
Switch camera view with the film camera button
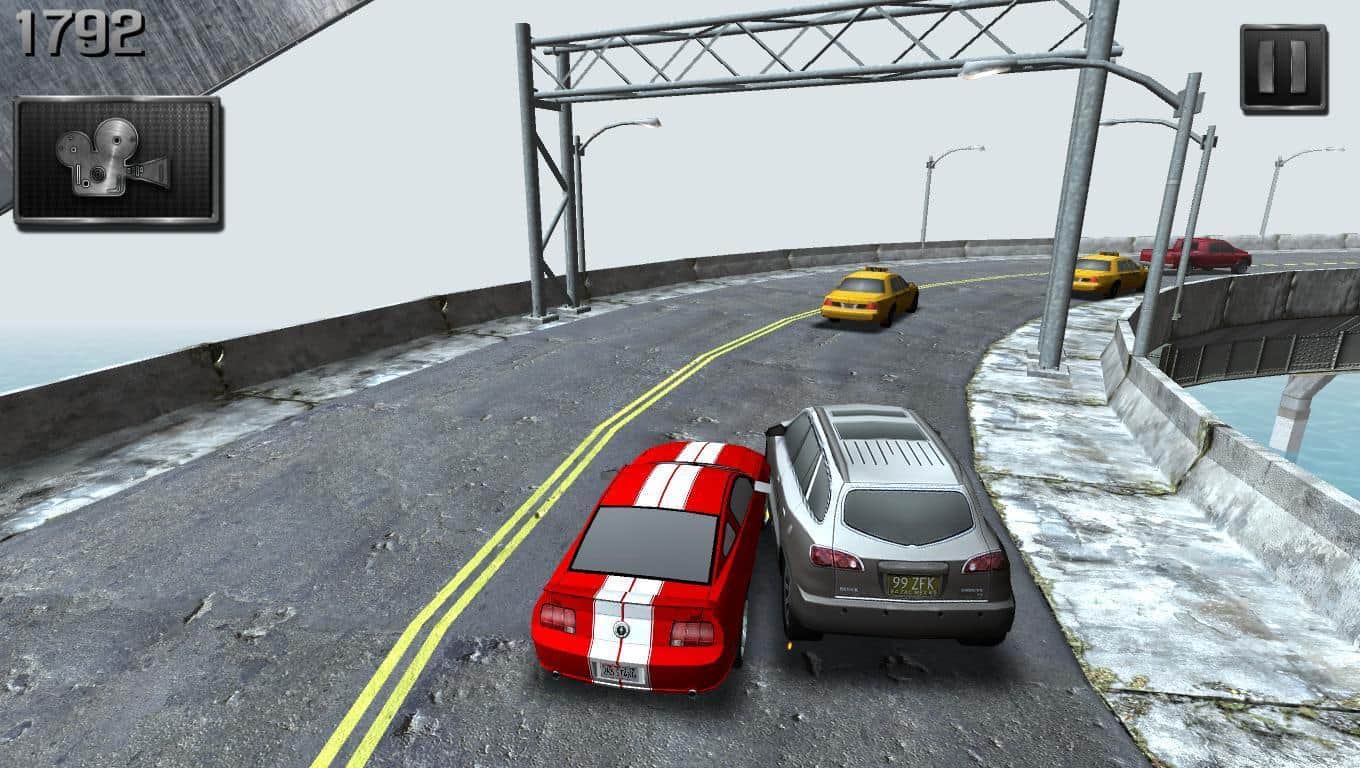coord(117,161)
